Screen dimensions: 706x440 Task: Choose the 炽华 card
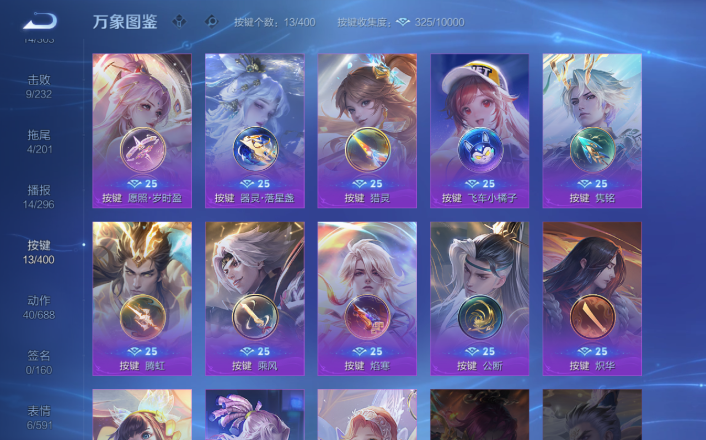(x=592, y=298)
